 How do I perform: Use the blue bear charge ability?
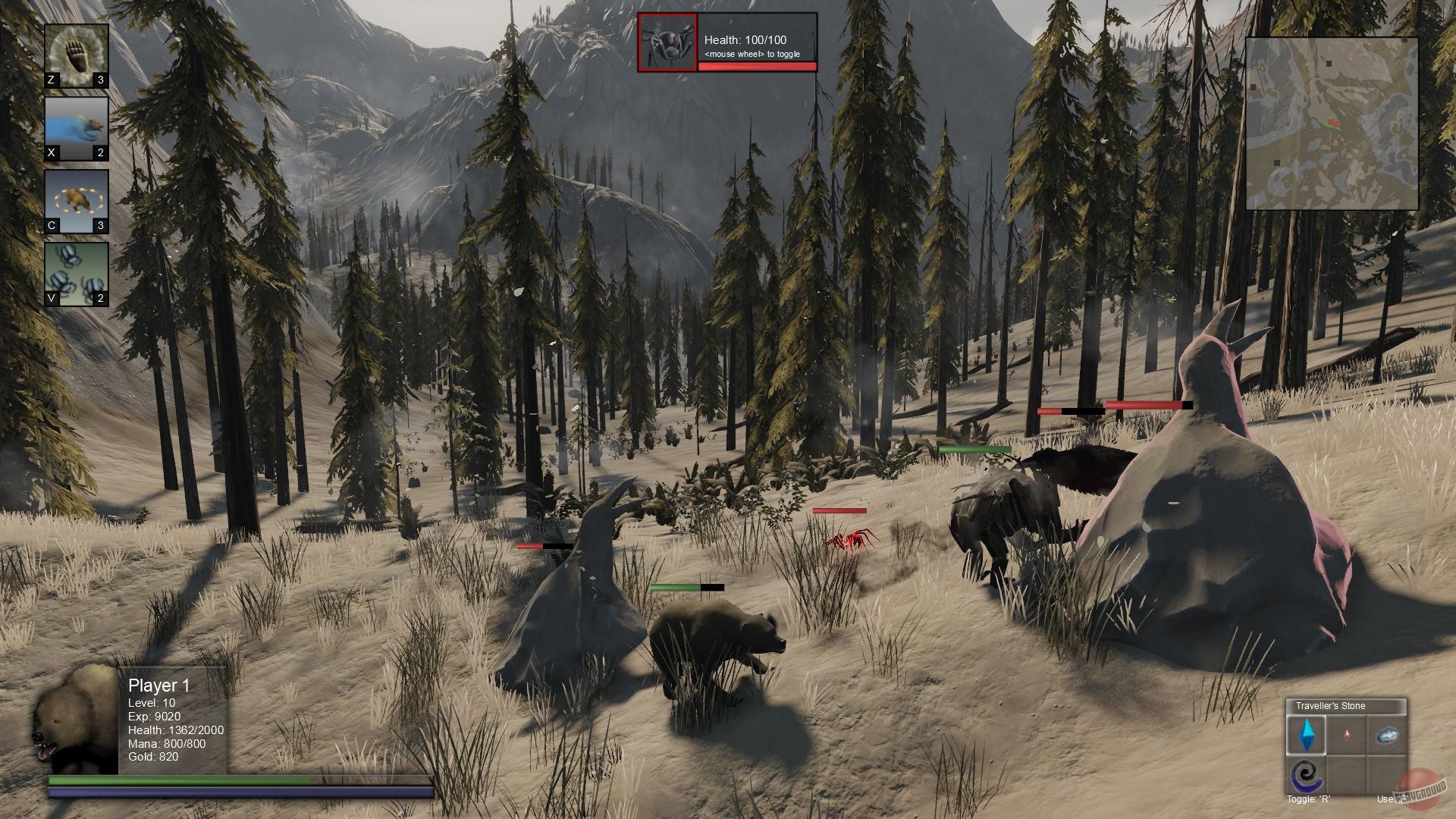tap(76, 128)
